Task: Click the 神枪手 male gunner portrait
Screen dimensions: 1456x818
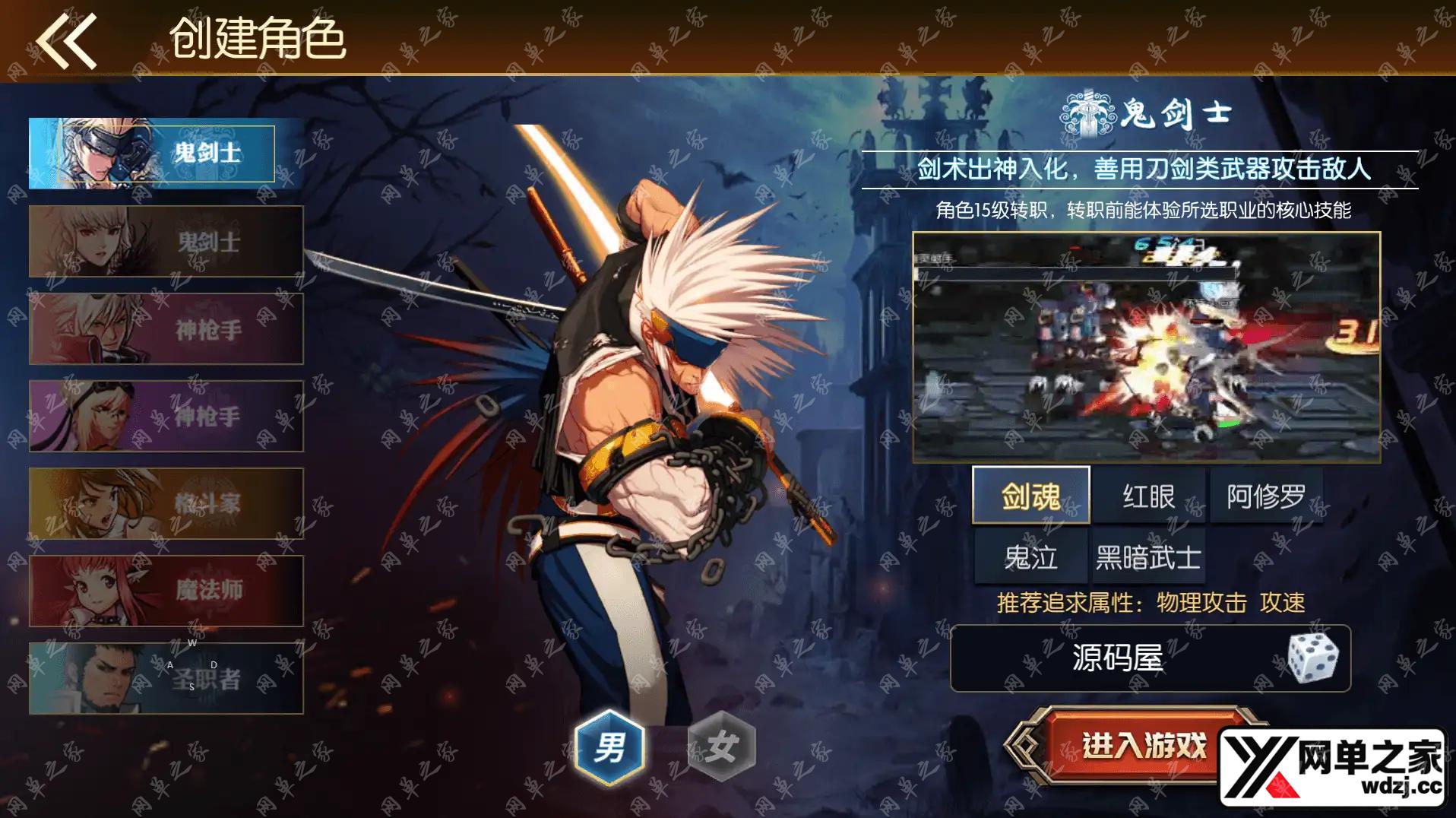Action: tap(166, 328)
